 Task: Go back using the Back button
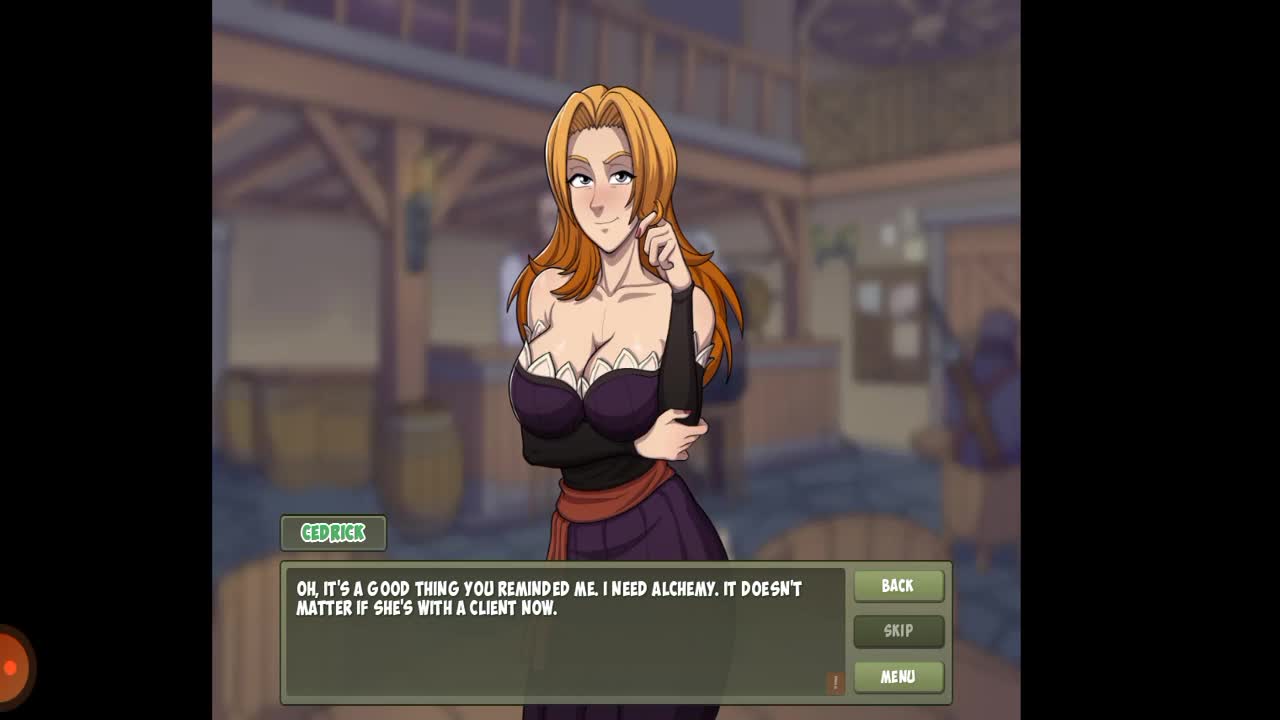[898, 586]
